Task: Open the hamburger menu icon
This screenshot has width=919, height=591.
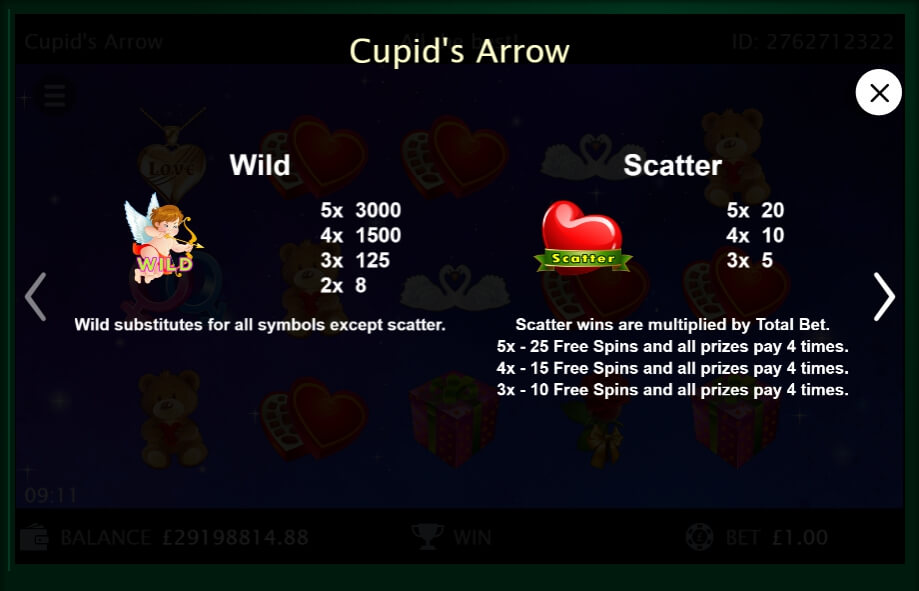Action: pos(55,96)
